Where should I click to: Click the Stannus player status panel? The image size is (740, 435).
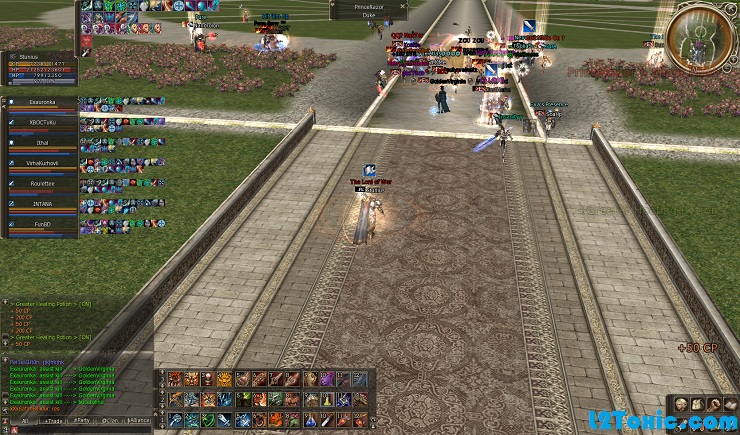pos(40,66)
